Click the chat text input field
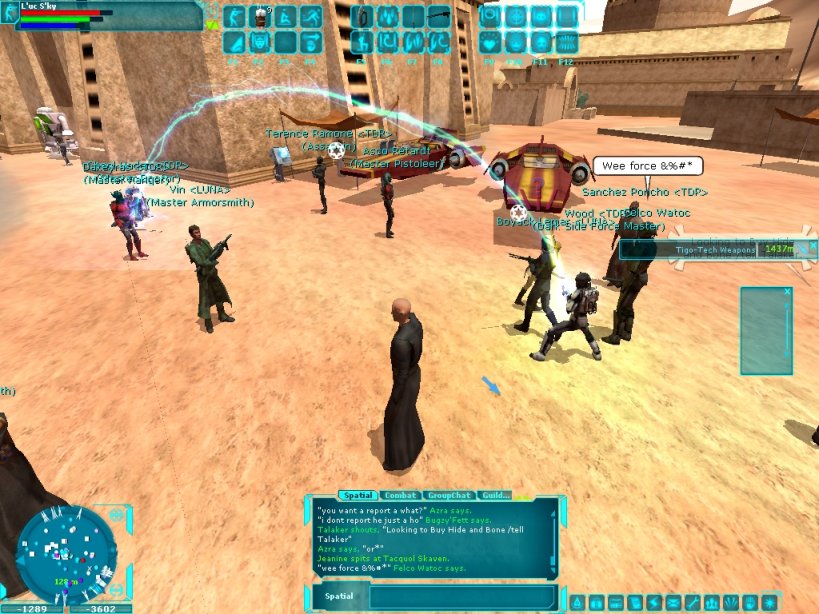 (x=460, y=598)
